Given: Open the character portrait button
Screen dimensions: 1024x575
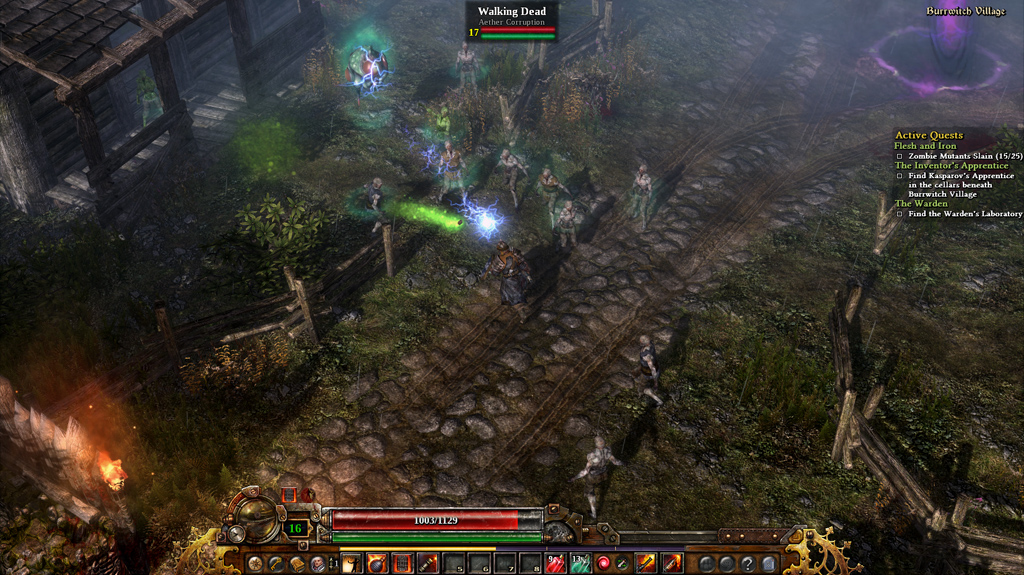Looking at the screenshot, I should pyautogui.click(x=316, y=564).
